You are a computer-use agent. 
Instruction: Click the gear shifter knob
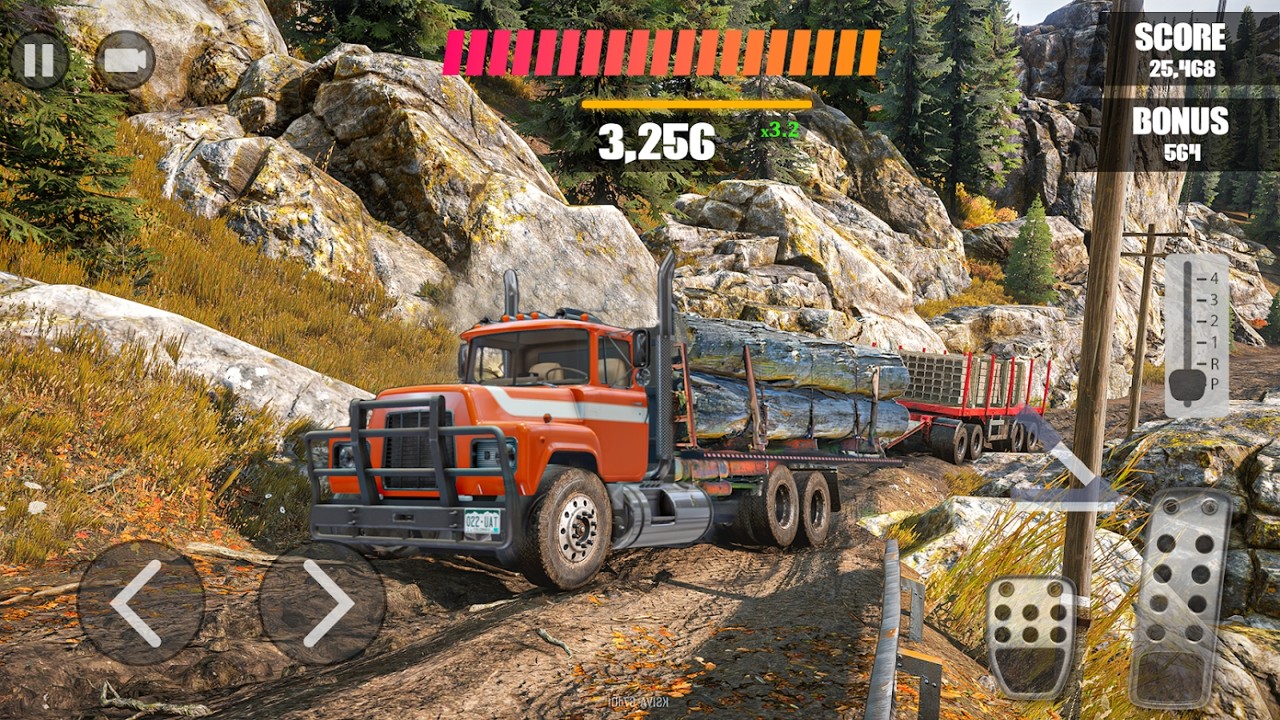point(1187,384)
